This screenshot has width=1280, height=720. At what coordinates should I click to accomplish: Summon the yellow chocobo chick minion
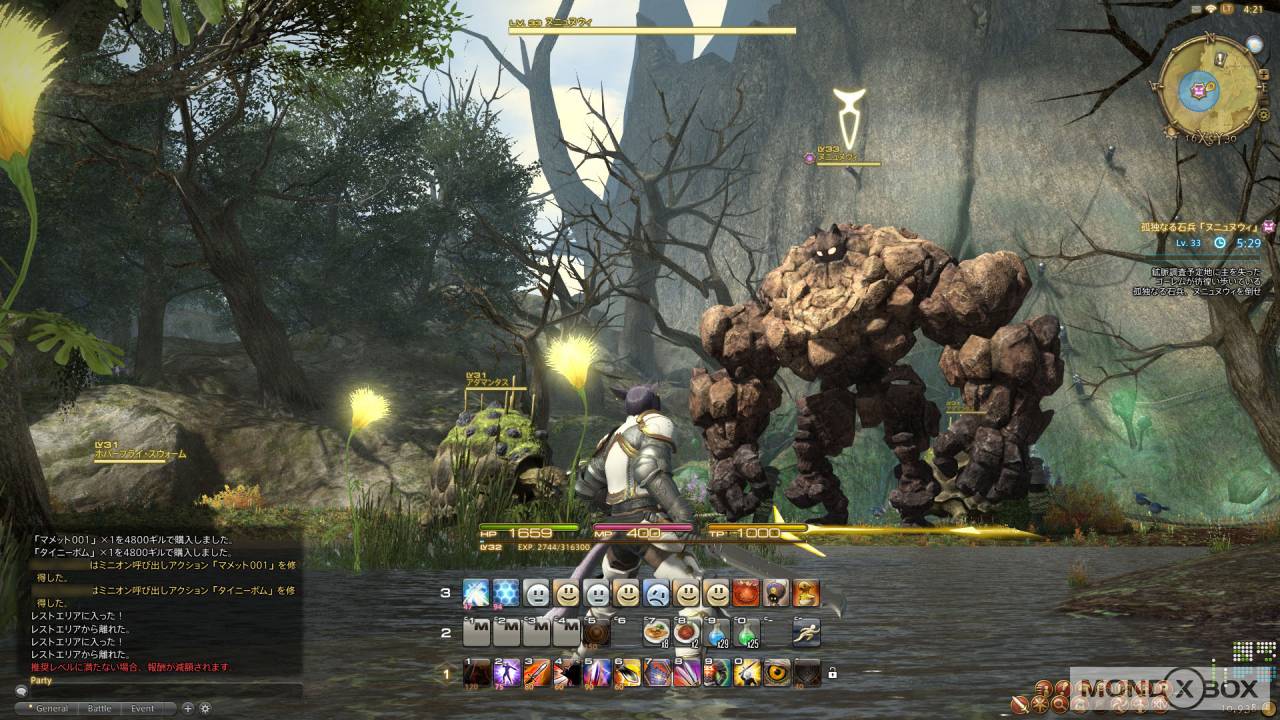point(807,593)
